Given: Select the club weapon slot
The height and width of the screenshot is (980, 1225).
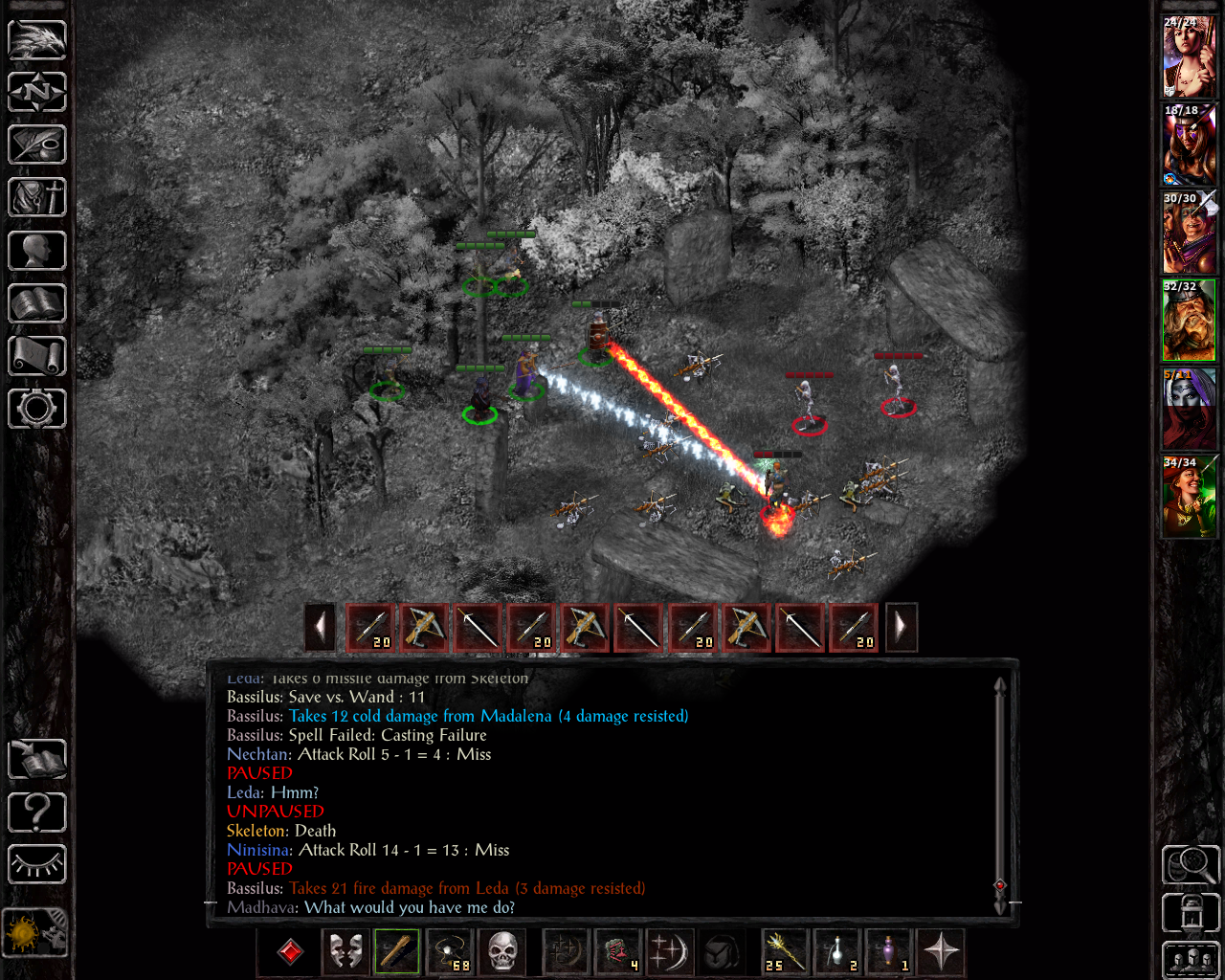Looking at the screenshot, I should (x=396, y=952).
